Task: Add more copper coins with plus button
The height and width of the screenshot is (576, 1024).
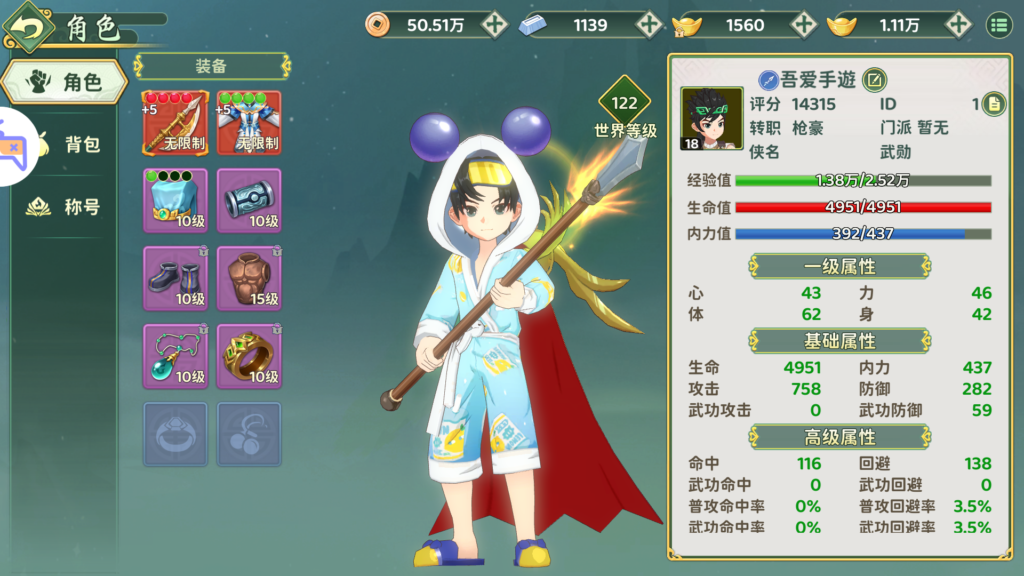Action: (495, 25)
